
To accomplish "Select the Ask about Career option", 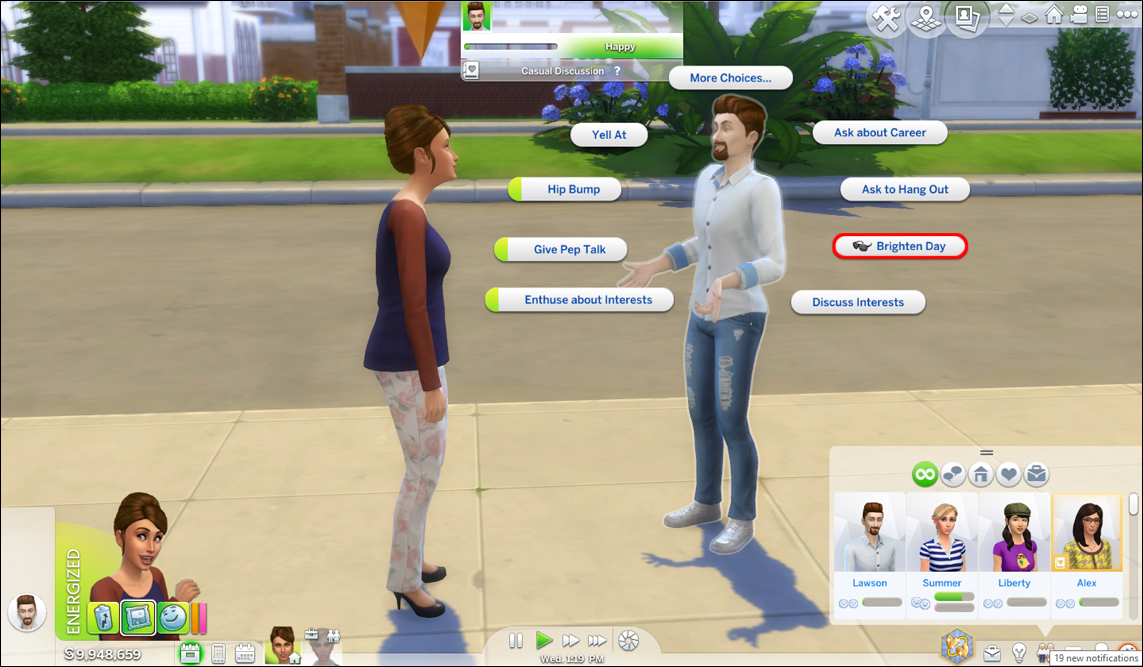I will 879,132.
